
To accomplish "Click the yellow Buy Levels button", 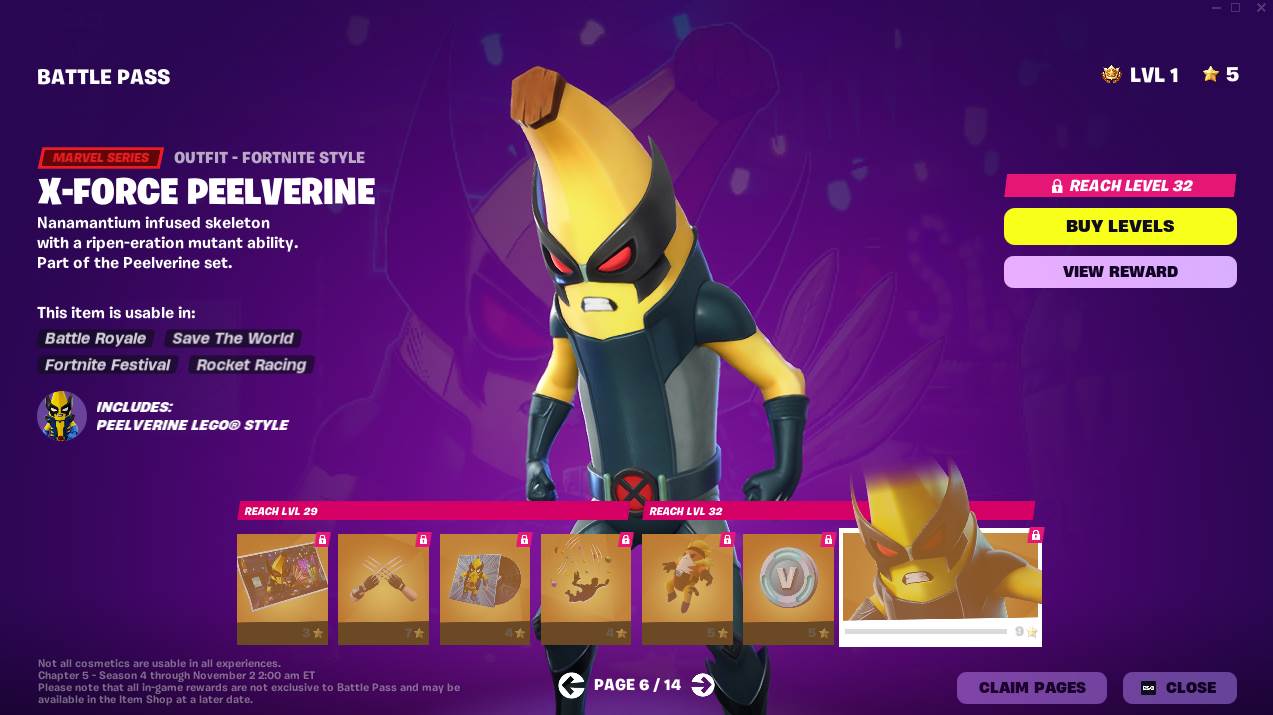I will pyautogui.click(x=1120, y=226).
